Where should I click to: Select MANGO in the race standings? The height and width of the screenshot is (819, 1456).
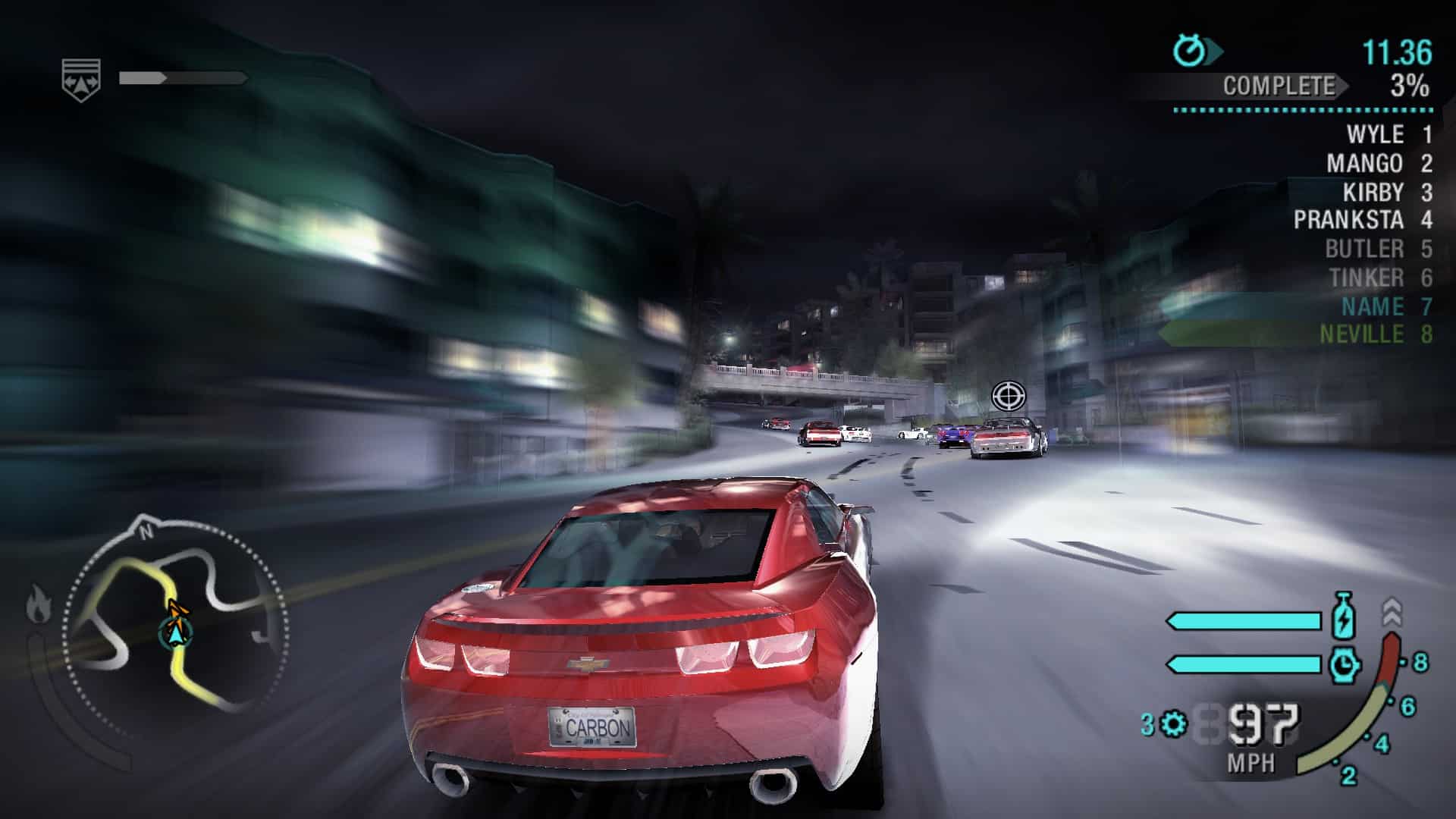(x=1364, y=164)
